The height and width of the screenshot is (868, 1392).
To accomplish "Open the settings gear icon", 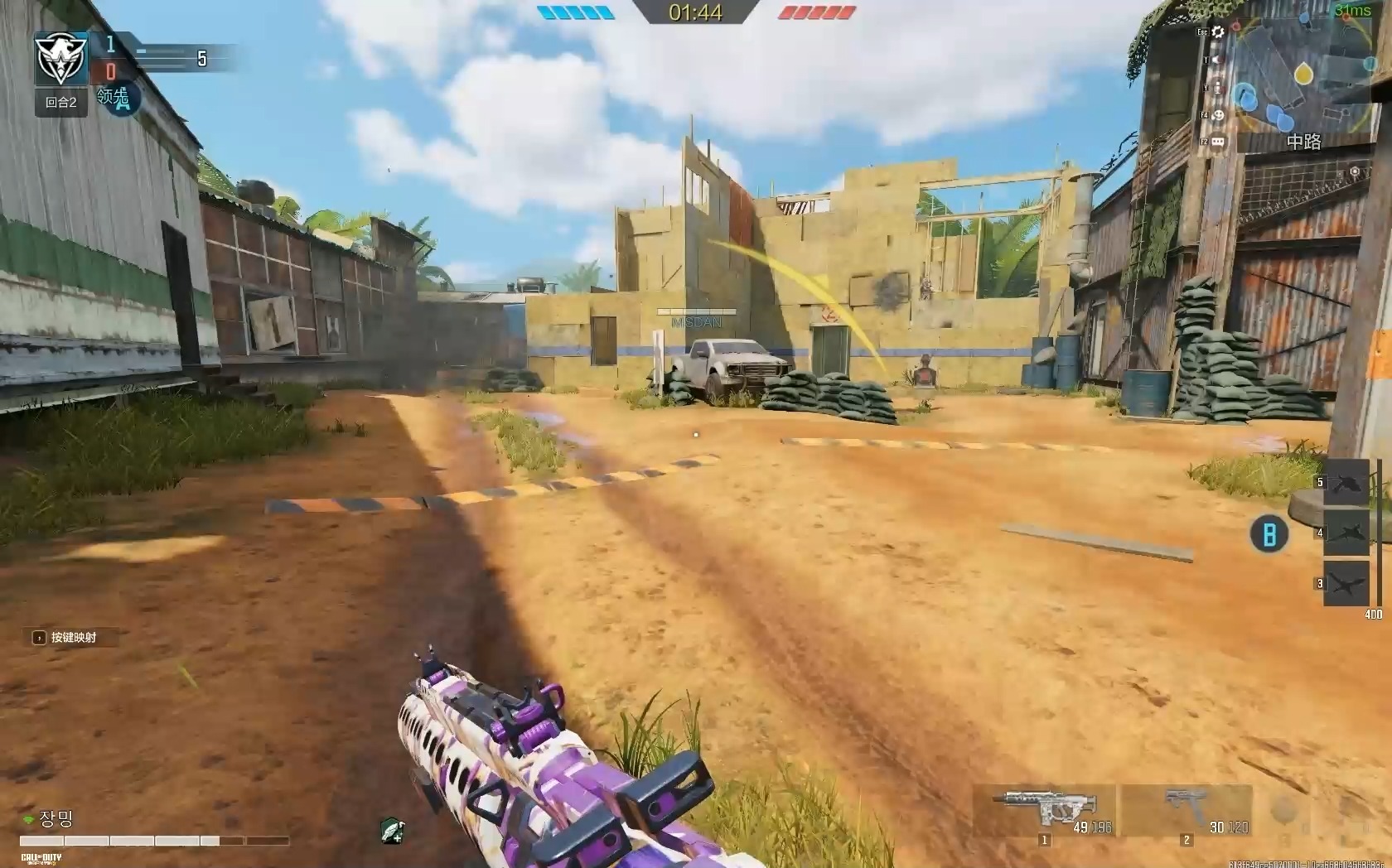I will (x=1217, y=31).
